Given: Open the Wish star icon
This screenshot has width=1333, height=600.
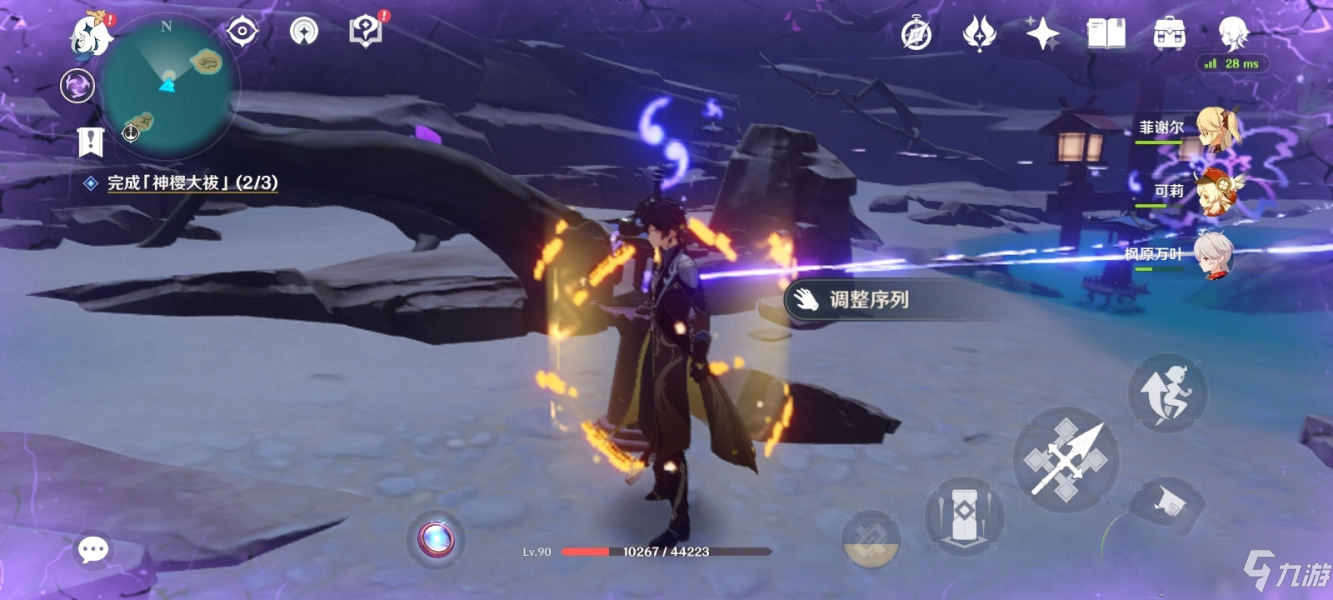Looking at the screenshot, I should click(x=1042, y=35).
